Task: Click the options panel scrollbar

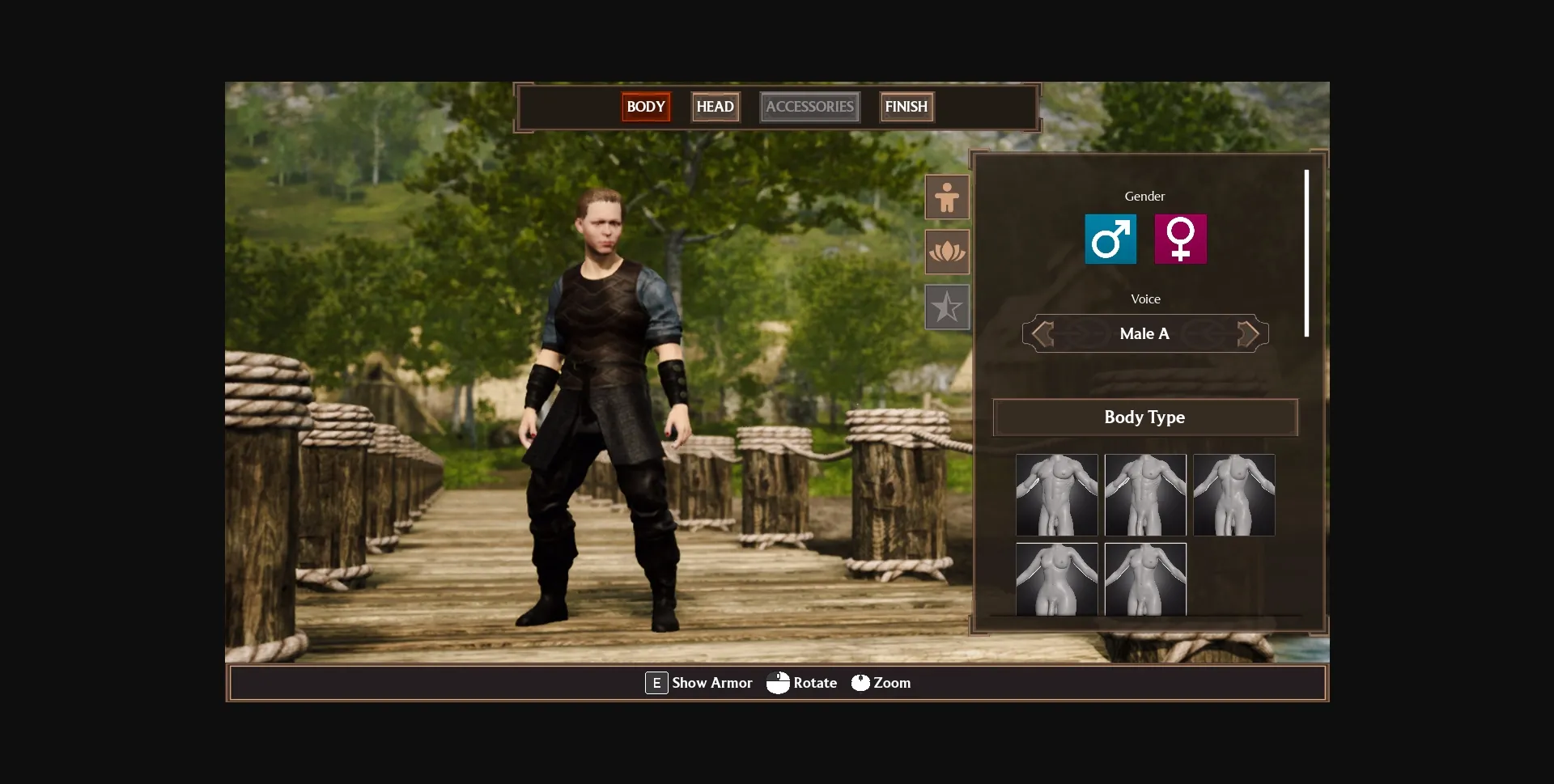Action: [x=1306, y=252]
